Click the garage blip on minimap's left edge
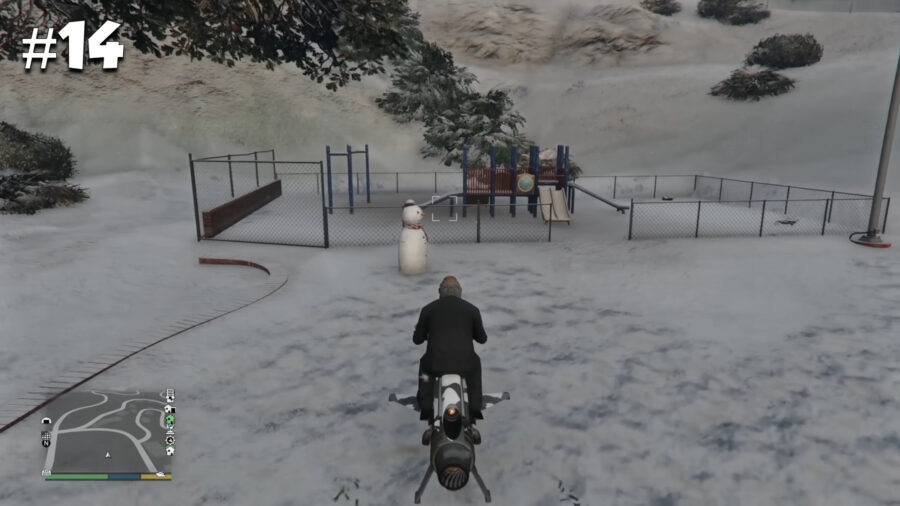900x506 pixels. click(x=46, y=421)
